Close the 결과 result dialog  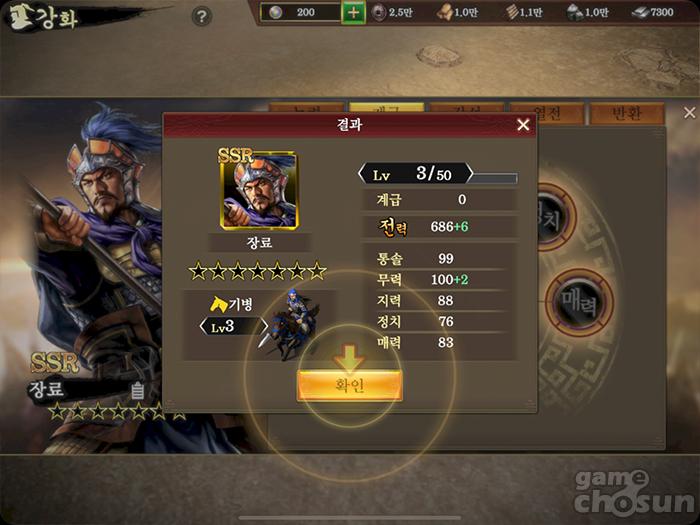click(523, 125)
